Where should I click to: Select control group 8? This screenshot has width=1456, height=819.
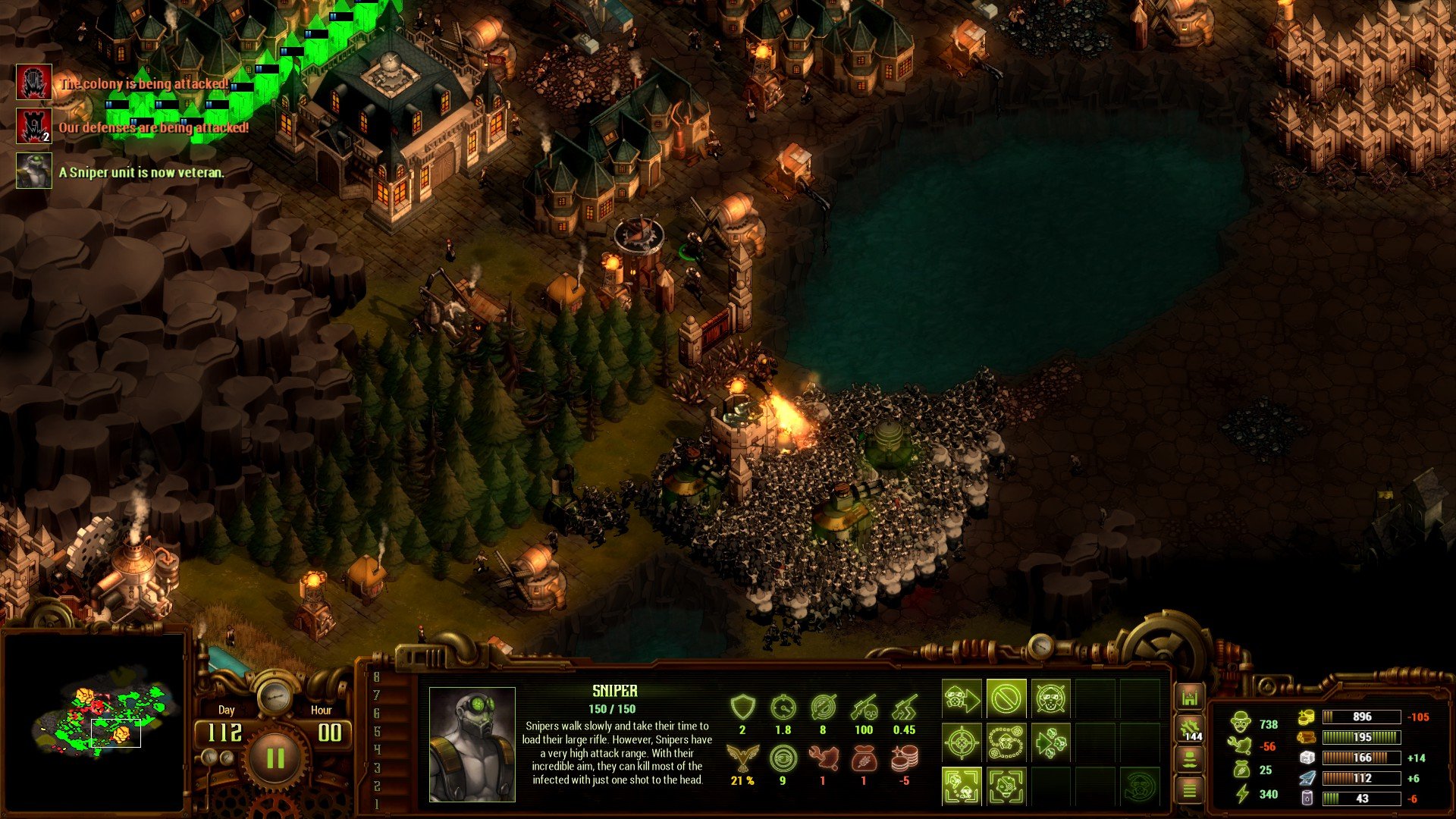[377, 677]
